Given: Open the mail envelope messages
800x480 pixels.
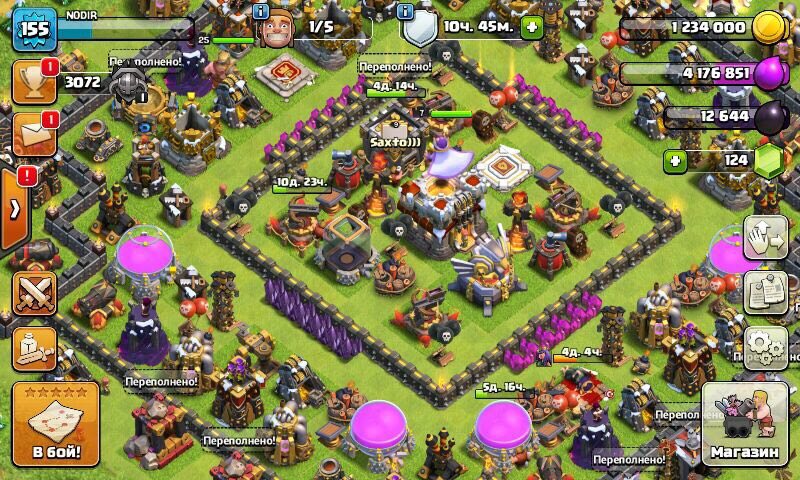Looking at the screenshot, I should [x=34, y=135].
